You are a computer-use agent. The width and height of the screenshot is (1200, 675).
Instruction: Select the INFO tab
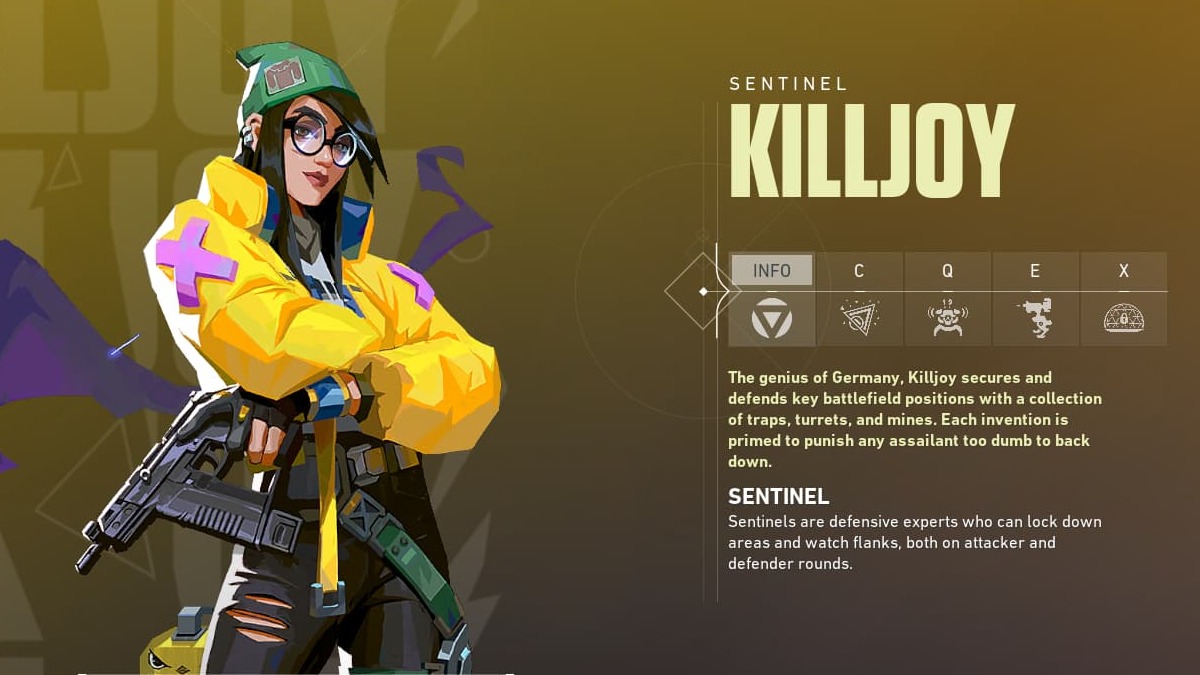tap(771, 298)
